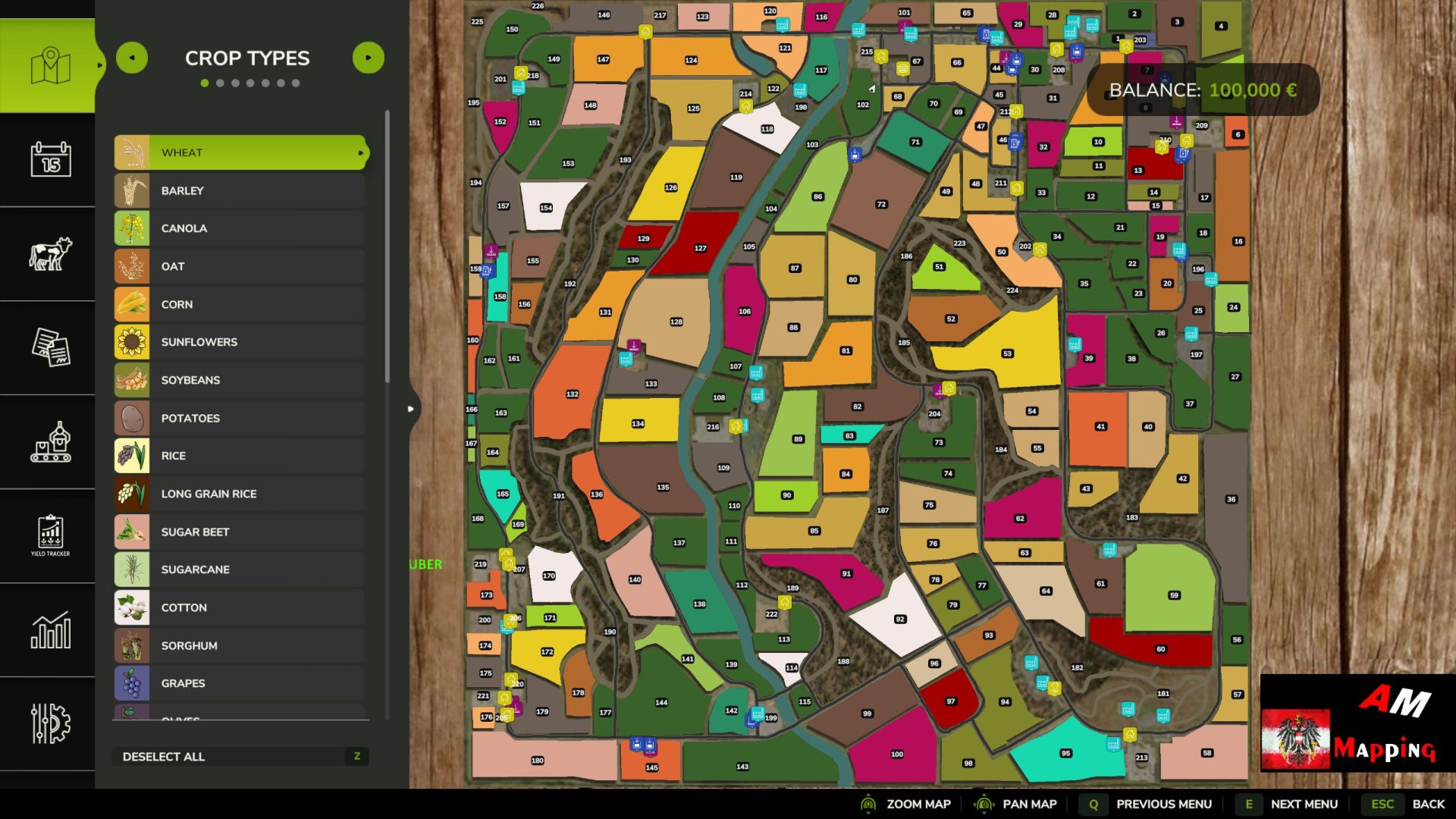The image size is (1456, 819).
Task: Select the Wheat crop type filter
Action: (240, 152)
